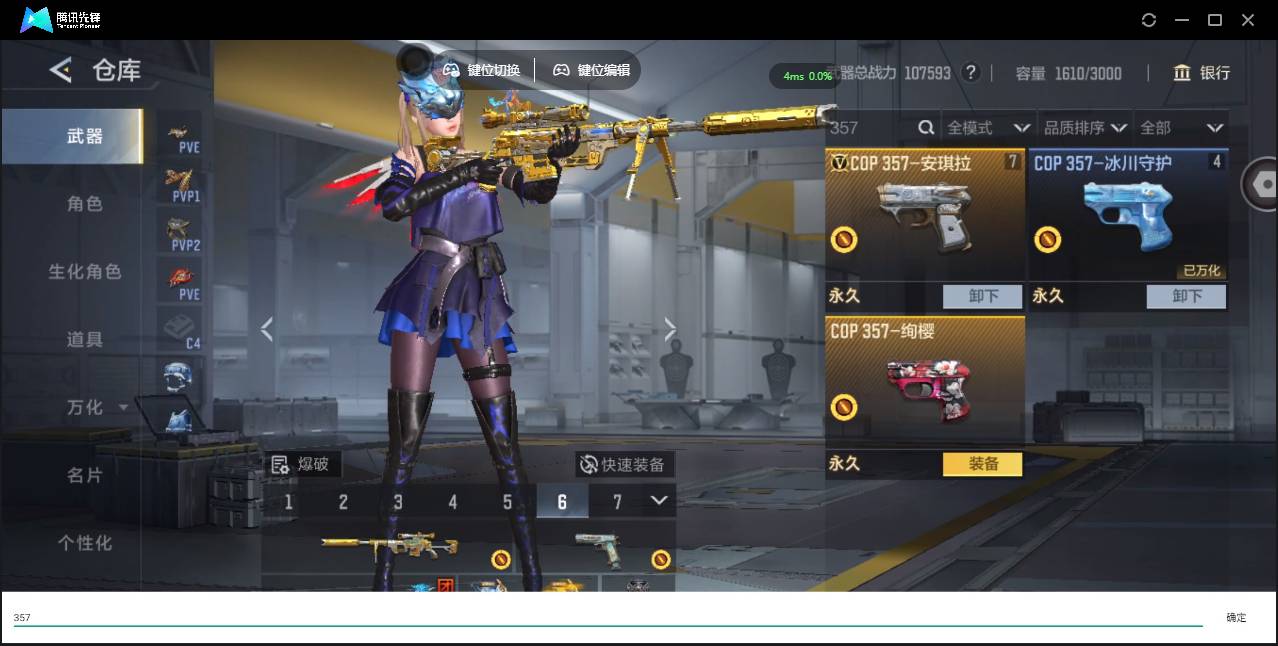Confirm the text input with 确定
This screenshot has height=646, width=1278.
tap(1236, 618)
